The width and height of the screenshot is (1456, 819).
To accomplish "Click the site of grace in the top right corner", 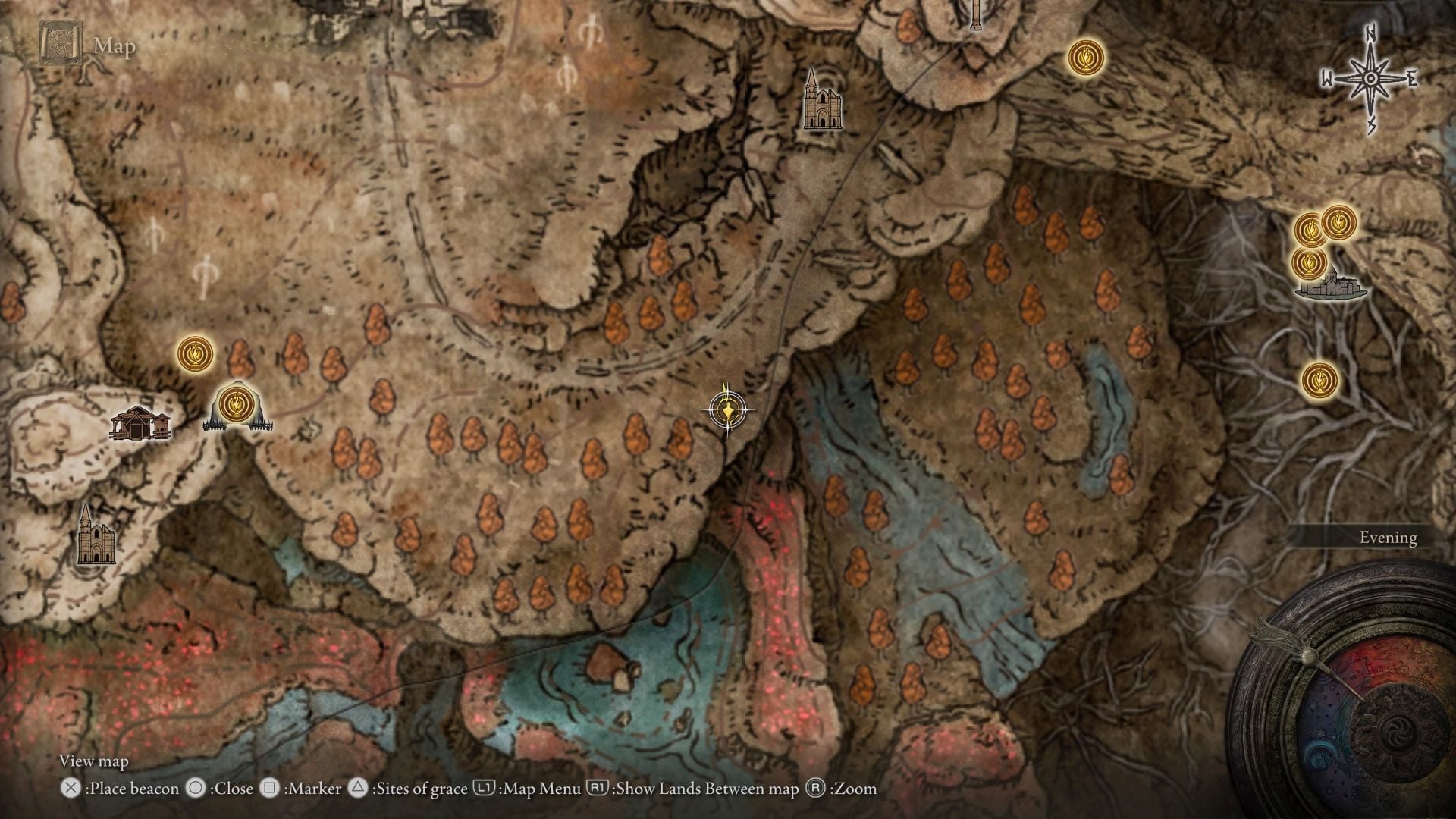I will [1084, 57].
